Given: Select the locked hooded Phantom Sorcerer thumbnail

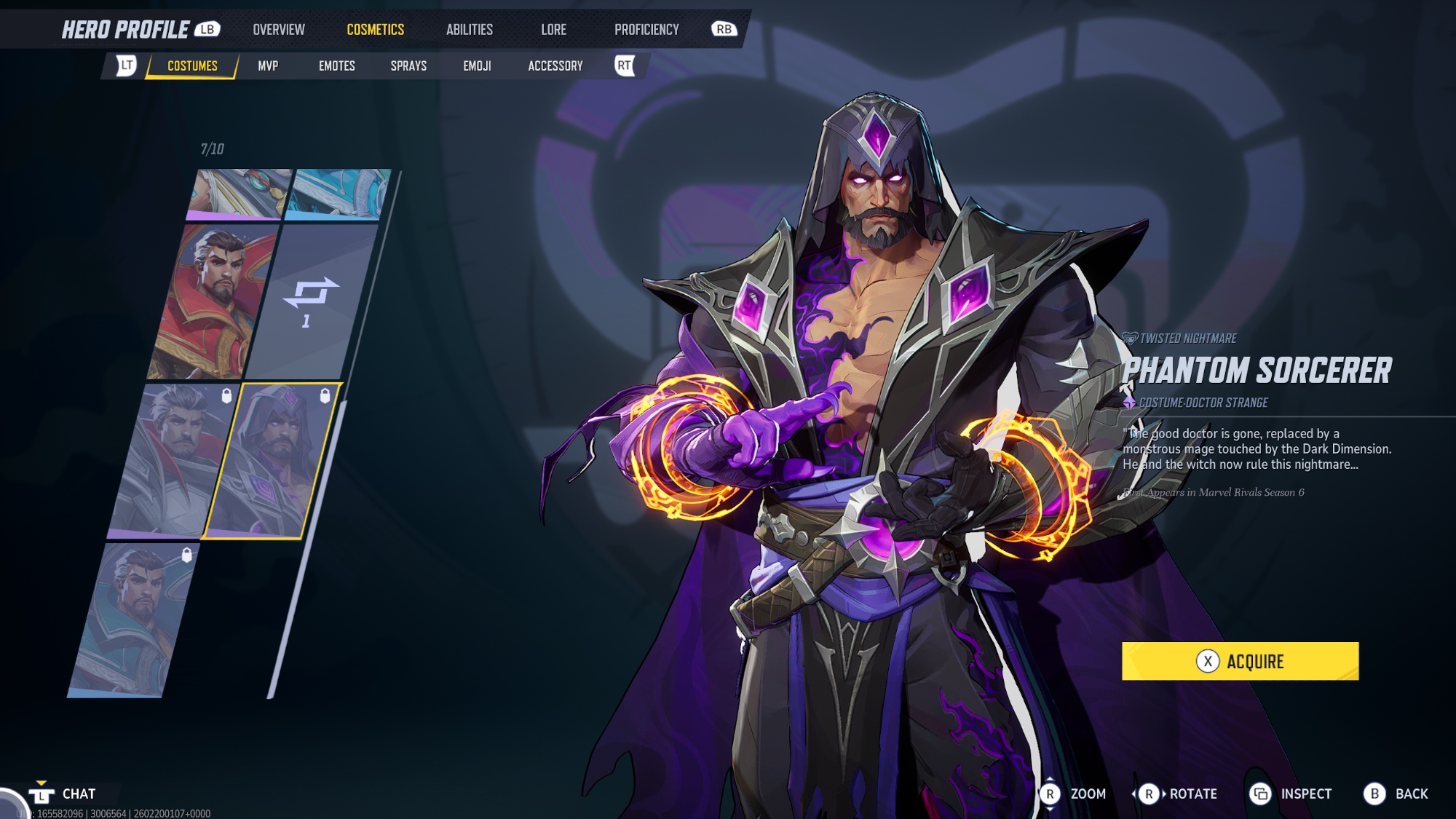Looking at the screenshot, I should [271, 461].
